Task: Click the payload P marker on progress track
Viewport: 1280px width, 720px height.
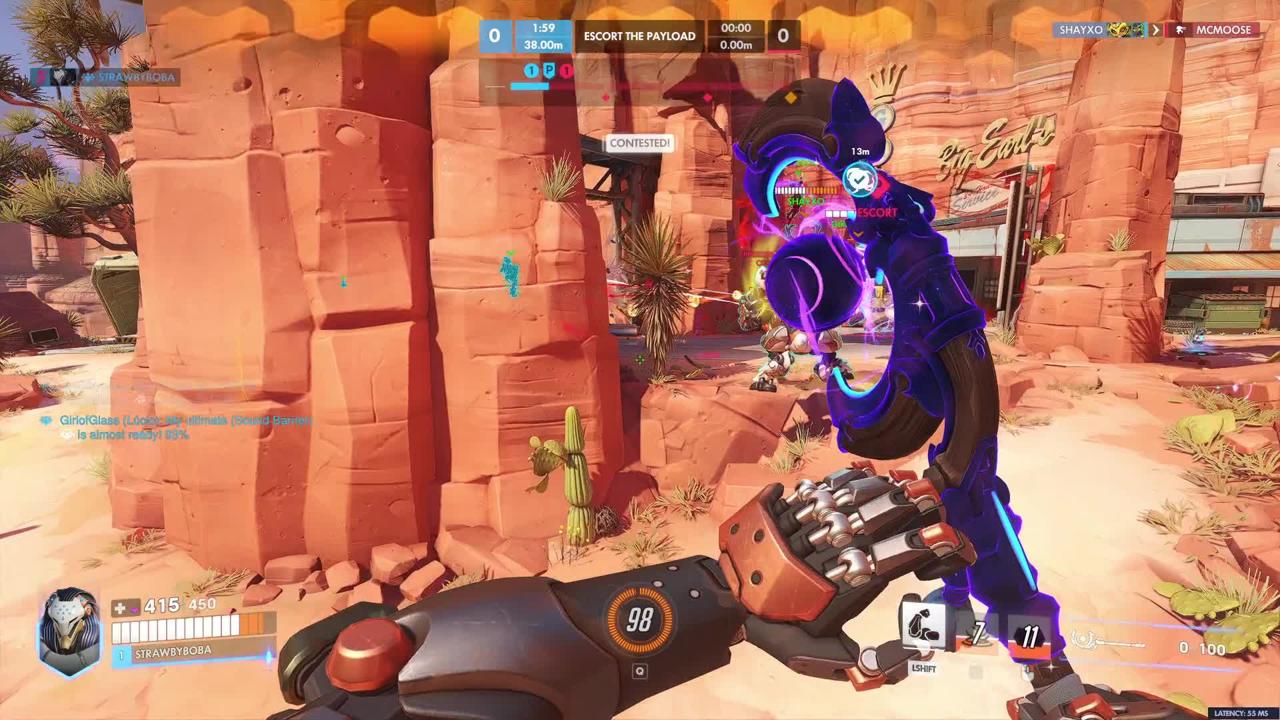Action: [x=549, y=71]
